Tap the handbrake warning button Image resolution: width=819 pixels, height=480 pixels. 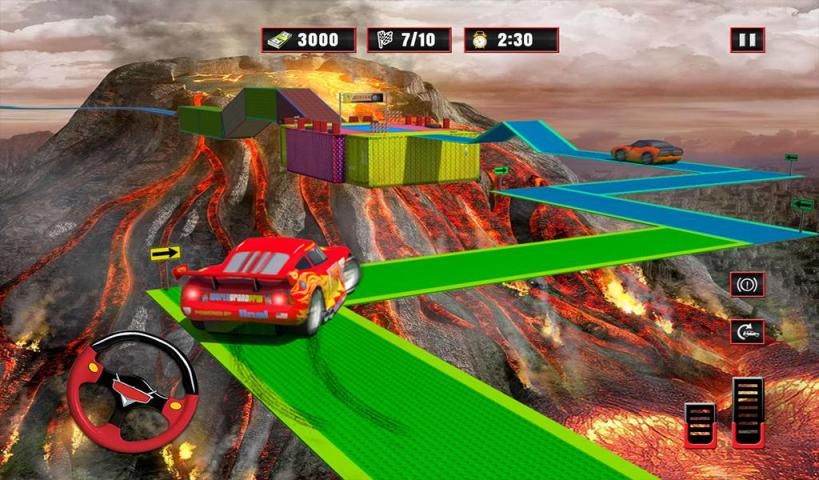746,284
